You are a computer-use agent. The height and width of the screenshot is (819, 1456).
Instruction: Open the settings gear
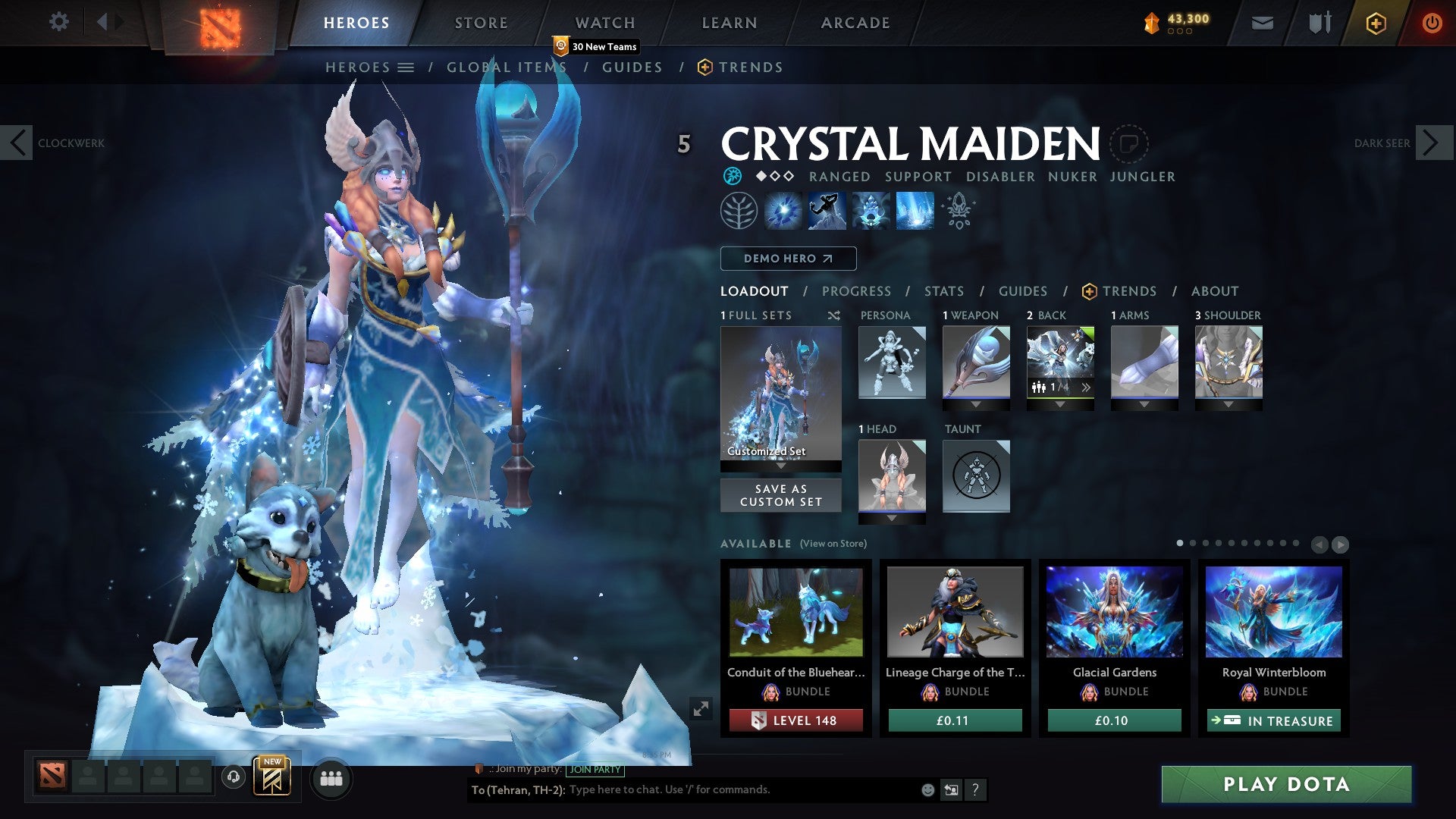coord(58,22)
